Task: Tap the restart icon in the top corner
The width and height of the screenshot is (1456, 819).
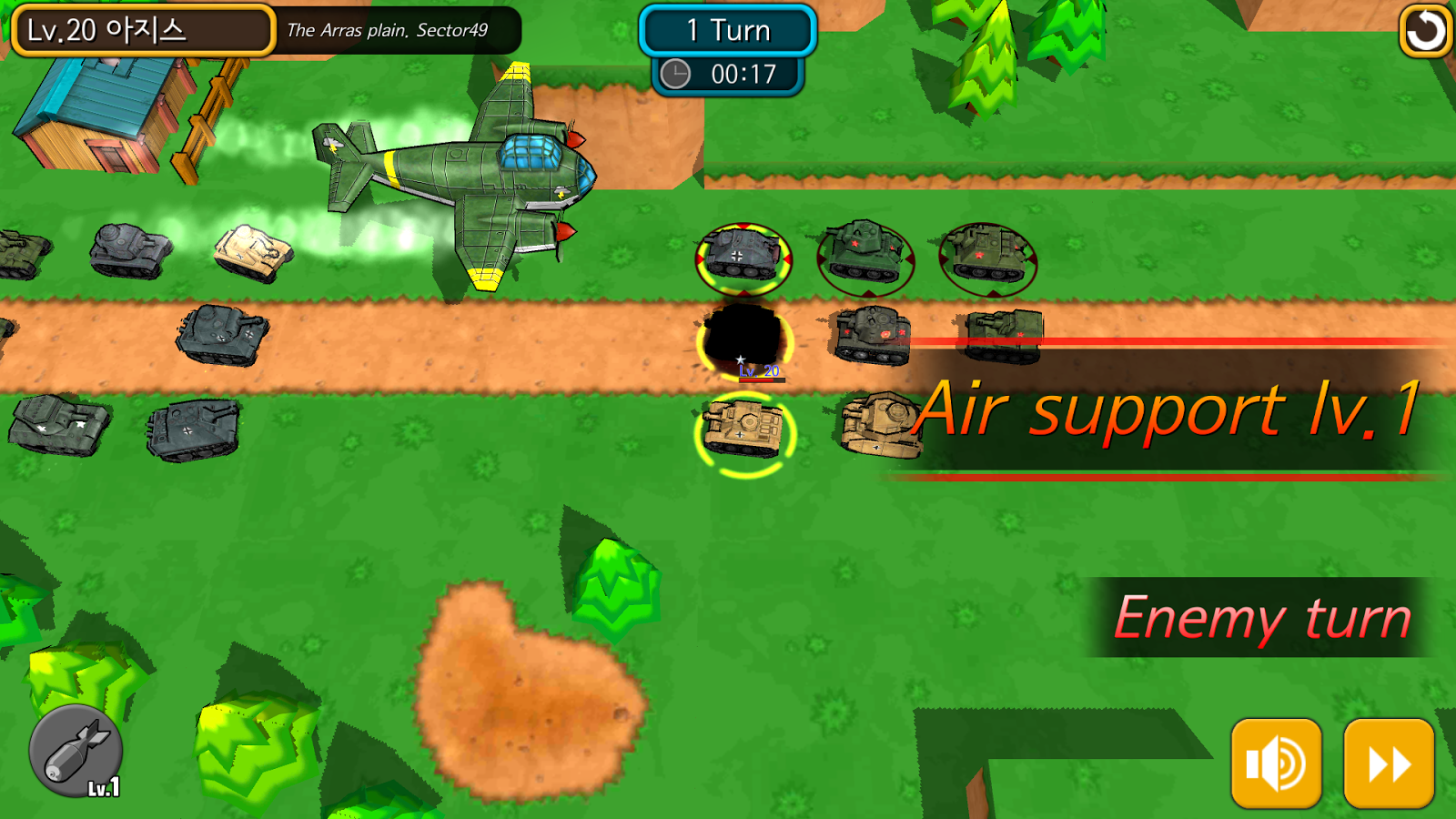Action: pyautogui.click(x=1424, y=30)
